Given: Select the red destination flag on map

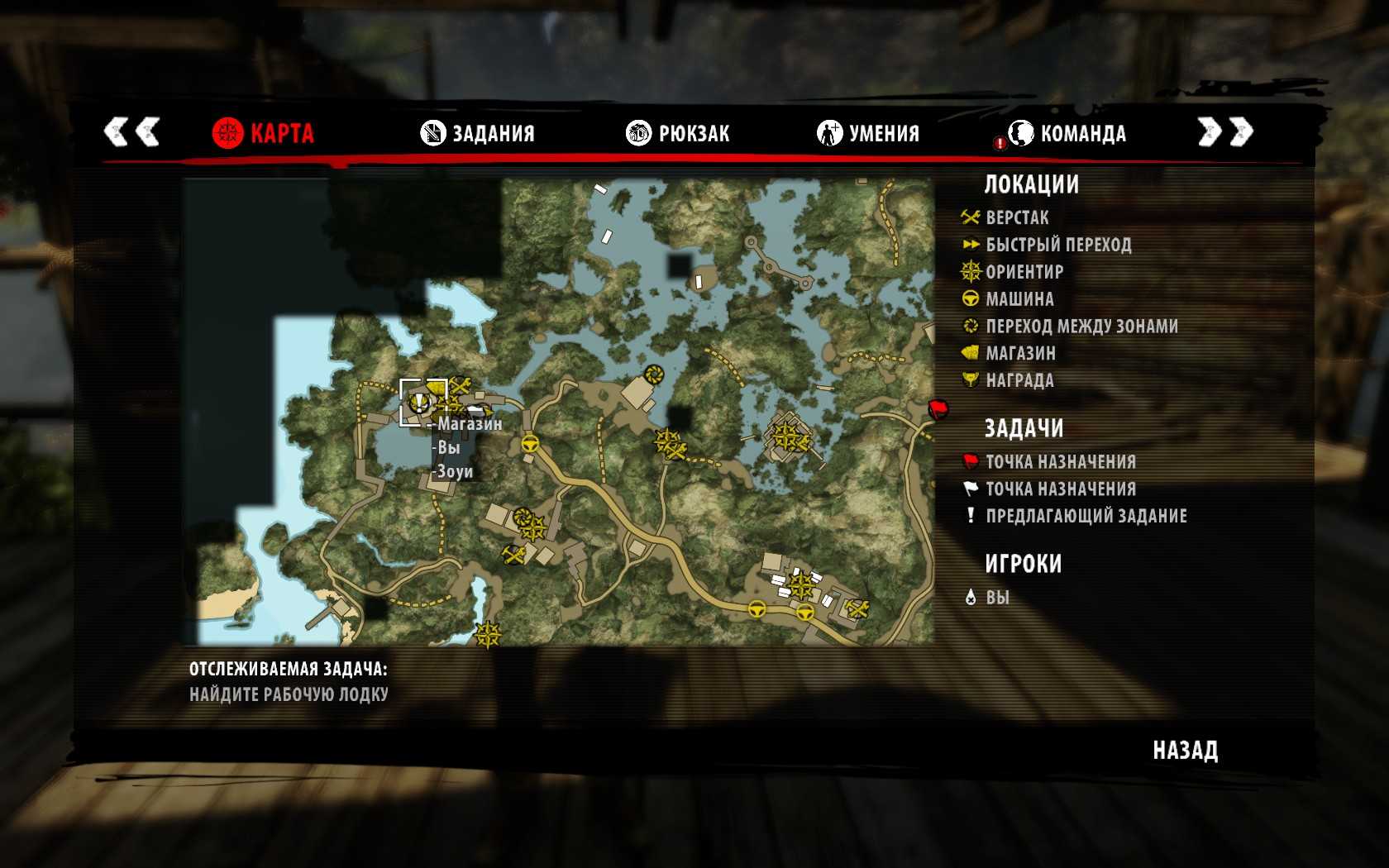Looking at the screenshot, I should (938, 408).
